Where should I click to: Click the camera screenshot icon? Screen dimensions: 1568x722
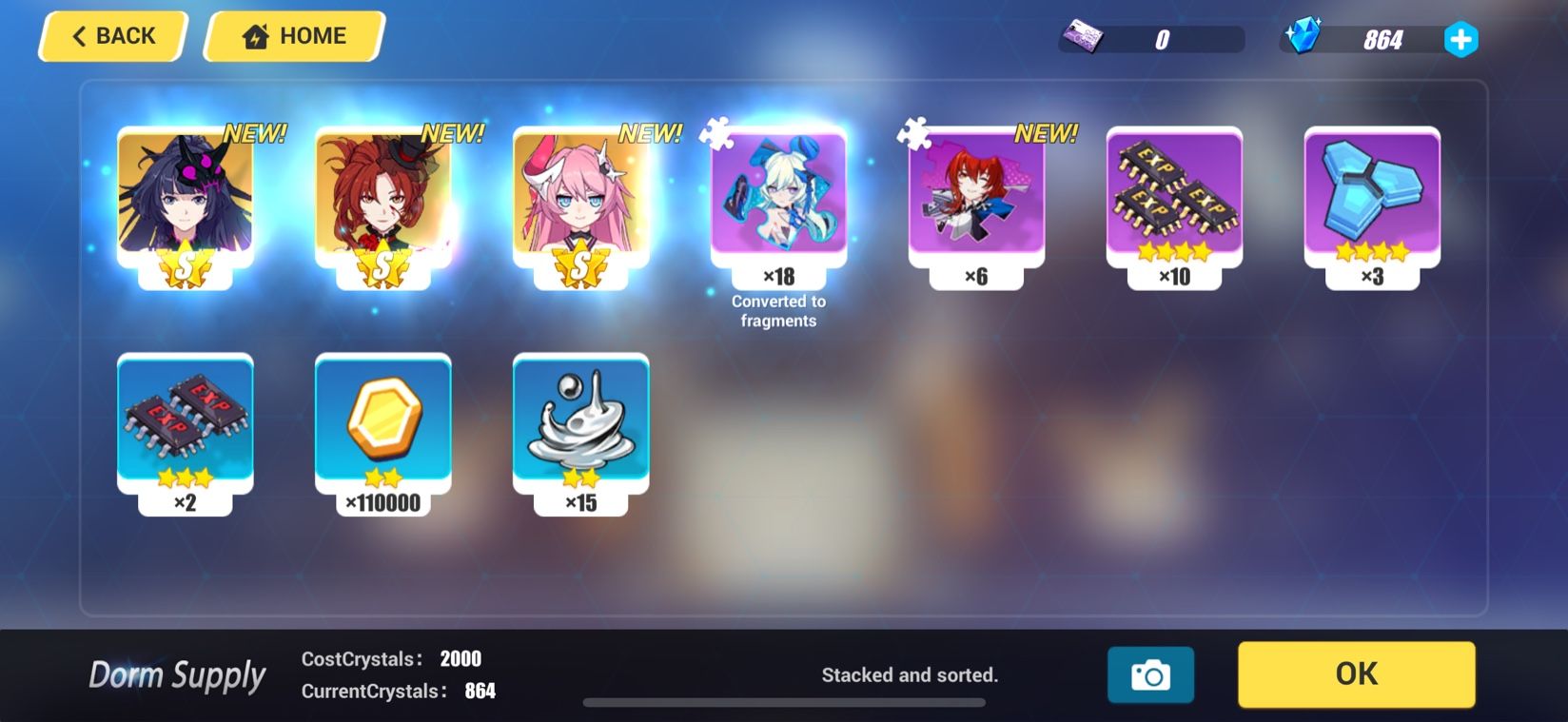point(1150,673)
